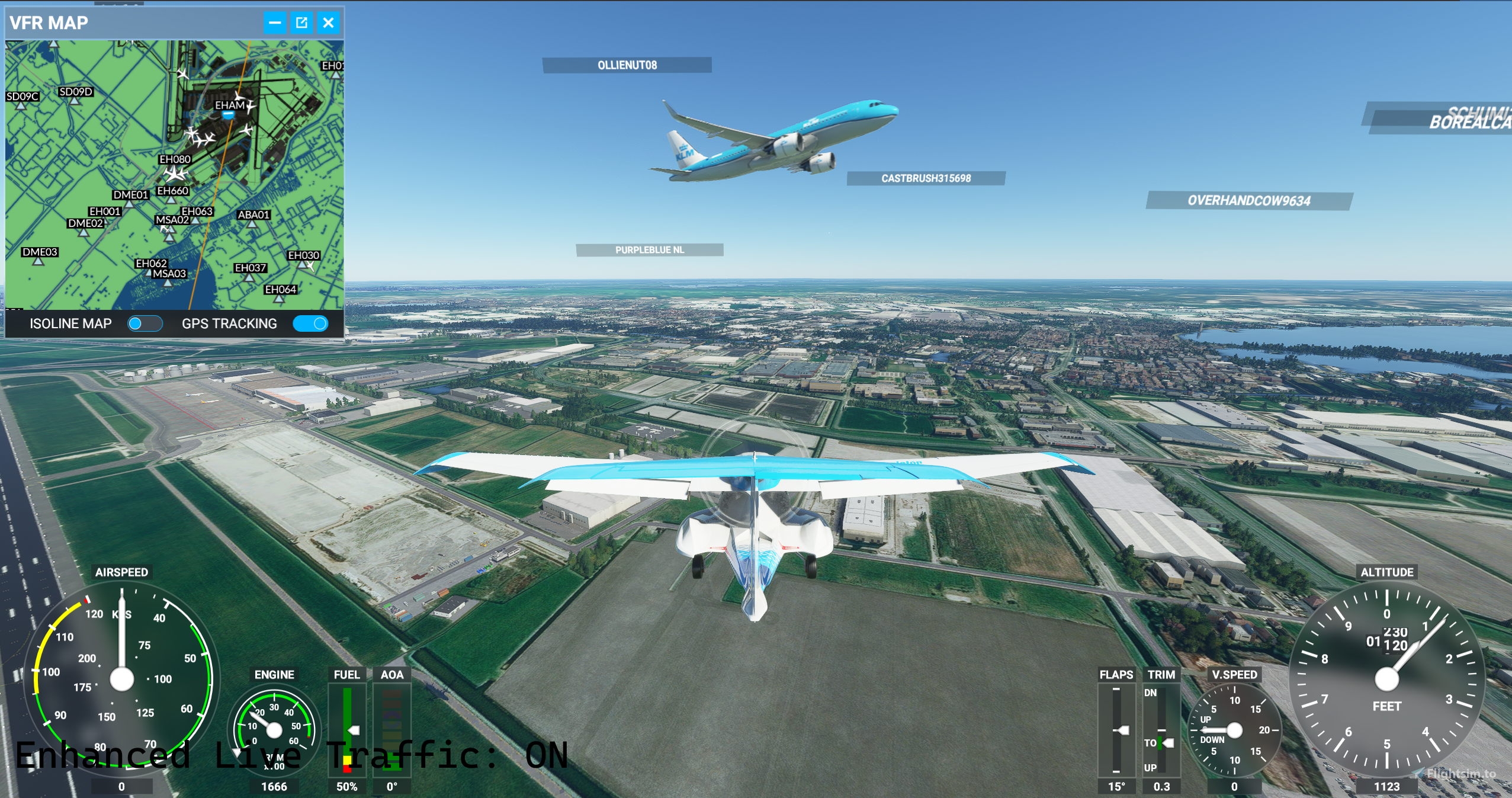Pop out the VFR Map window

[301, 23]
